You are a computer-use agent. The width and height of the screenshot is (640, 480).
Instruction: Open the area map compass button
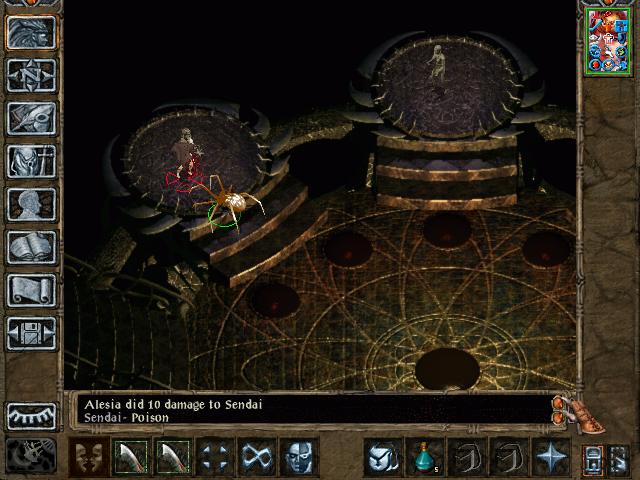point(31,75)
